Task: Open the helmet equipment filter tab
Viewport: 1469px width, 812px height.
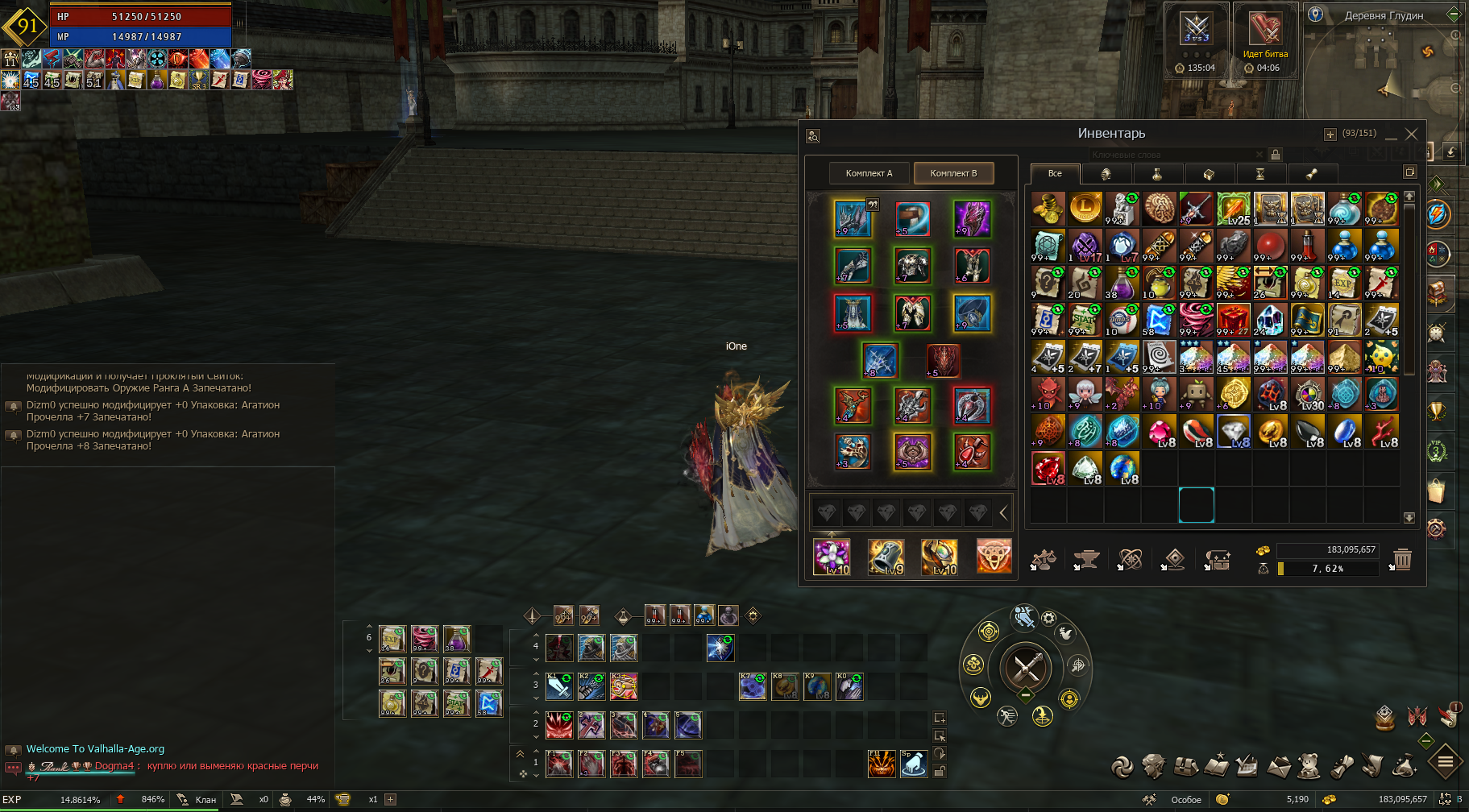Action: pyautogui.click(x=1106, y=173)
